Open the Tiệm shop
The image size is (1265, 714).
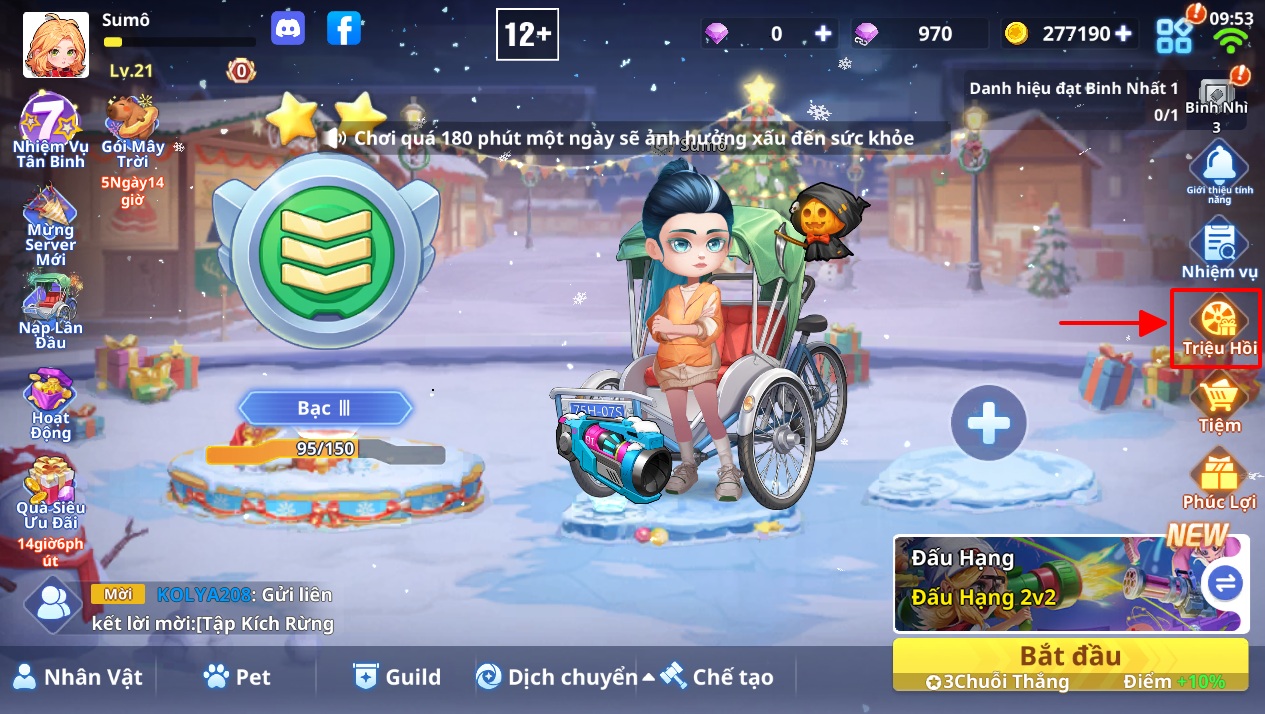click(1219, 402)
